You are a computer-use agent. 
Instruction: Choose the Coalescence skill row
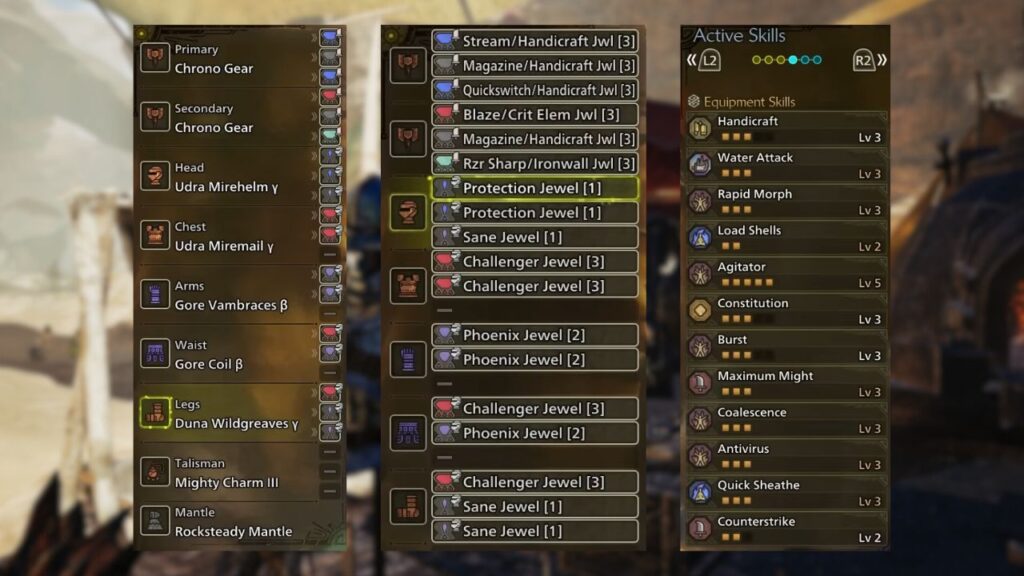coord(785,420)
